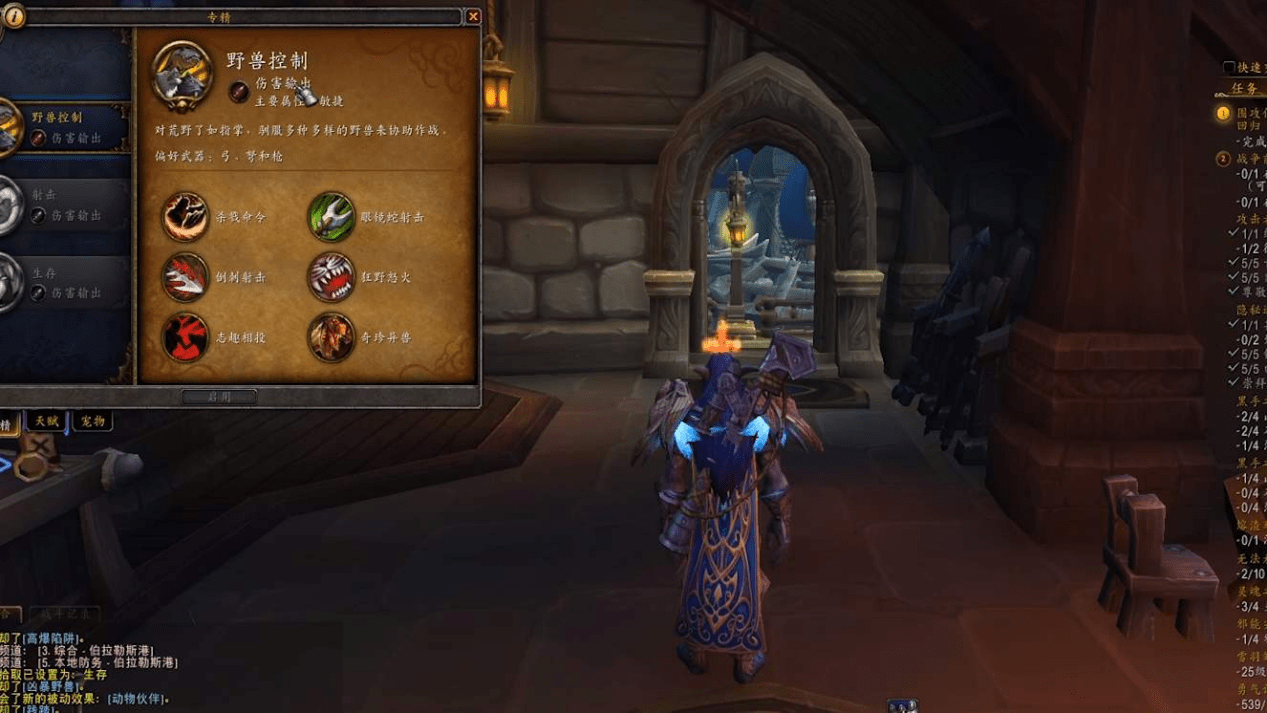Select quest number 2 in tracker
The width and height of the screenshot is (1267, 713).
pos(1223,159)
